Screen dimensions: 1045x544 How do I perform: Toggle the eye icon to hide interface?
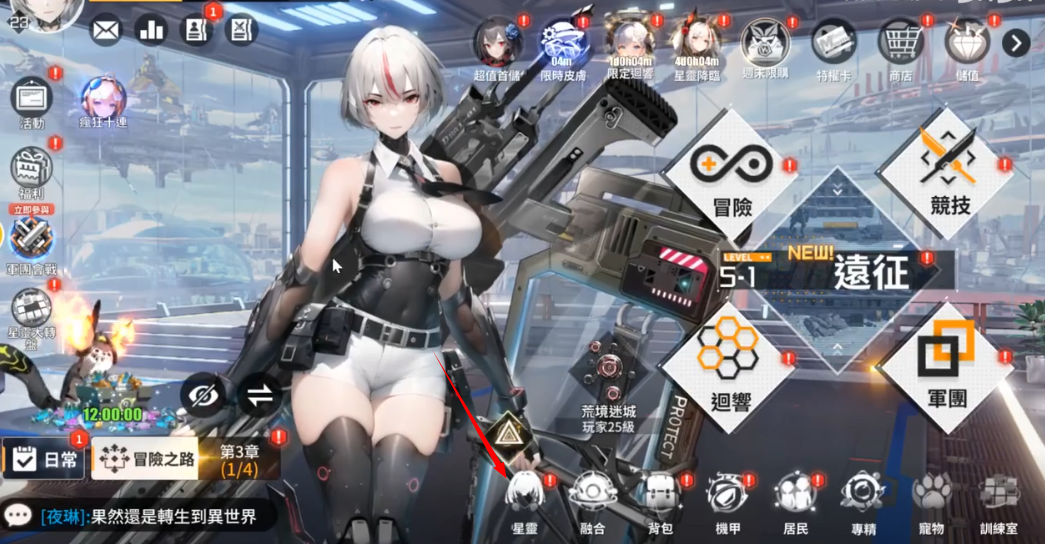pyautogui.click(x=204, y=397)
